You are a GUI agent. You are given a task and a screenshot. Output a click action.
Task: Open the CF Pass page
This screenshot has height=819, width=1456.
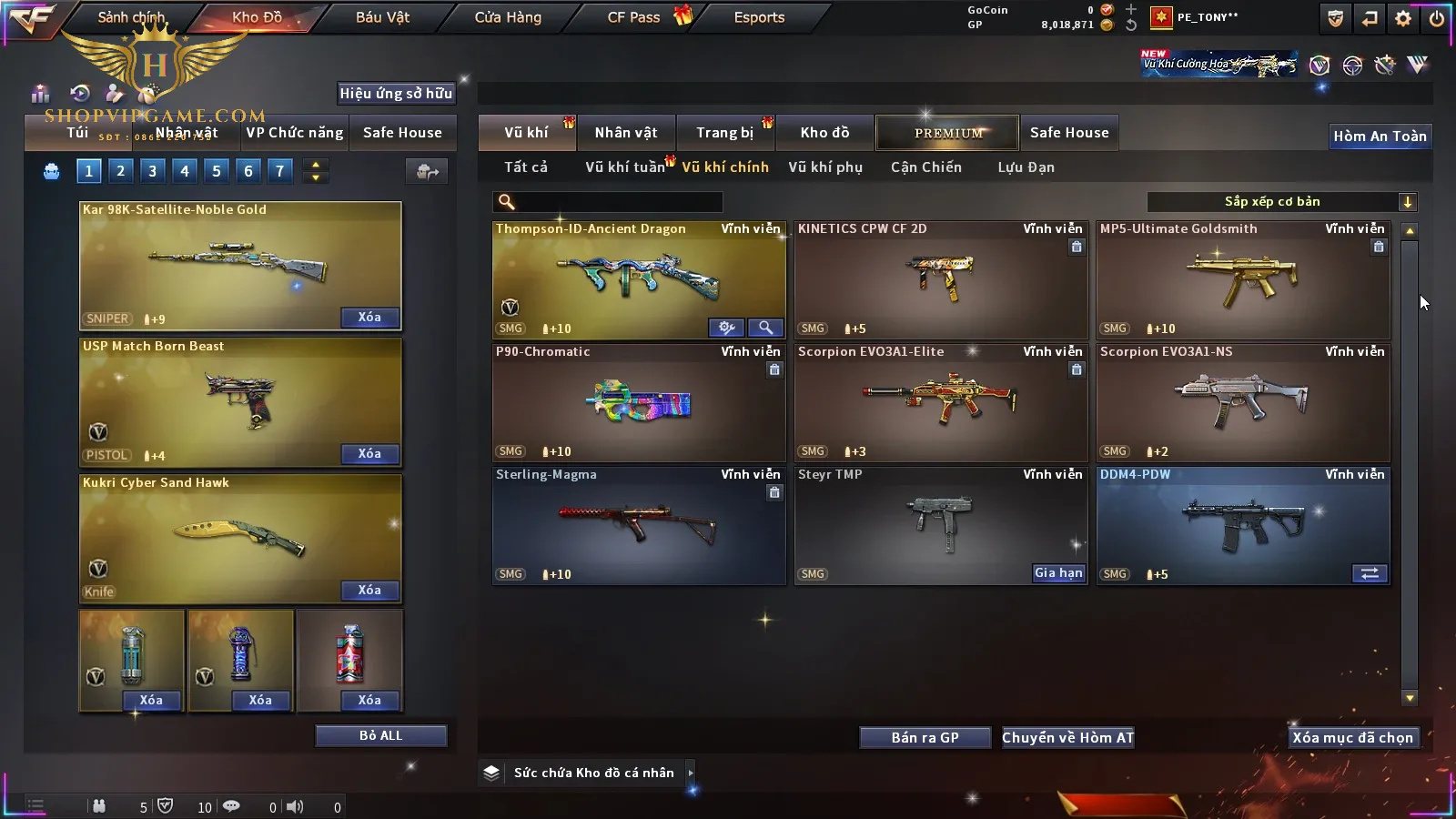pos(634,17)
